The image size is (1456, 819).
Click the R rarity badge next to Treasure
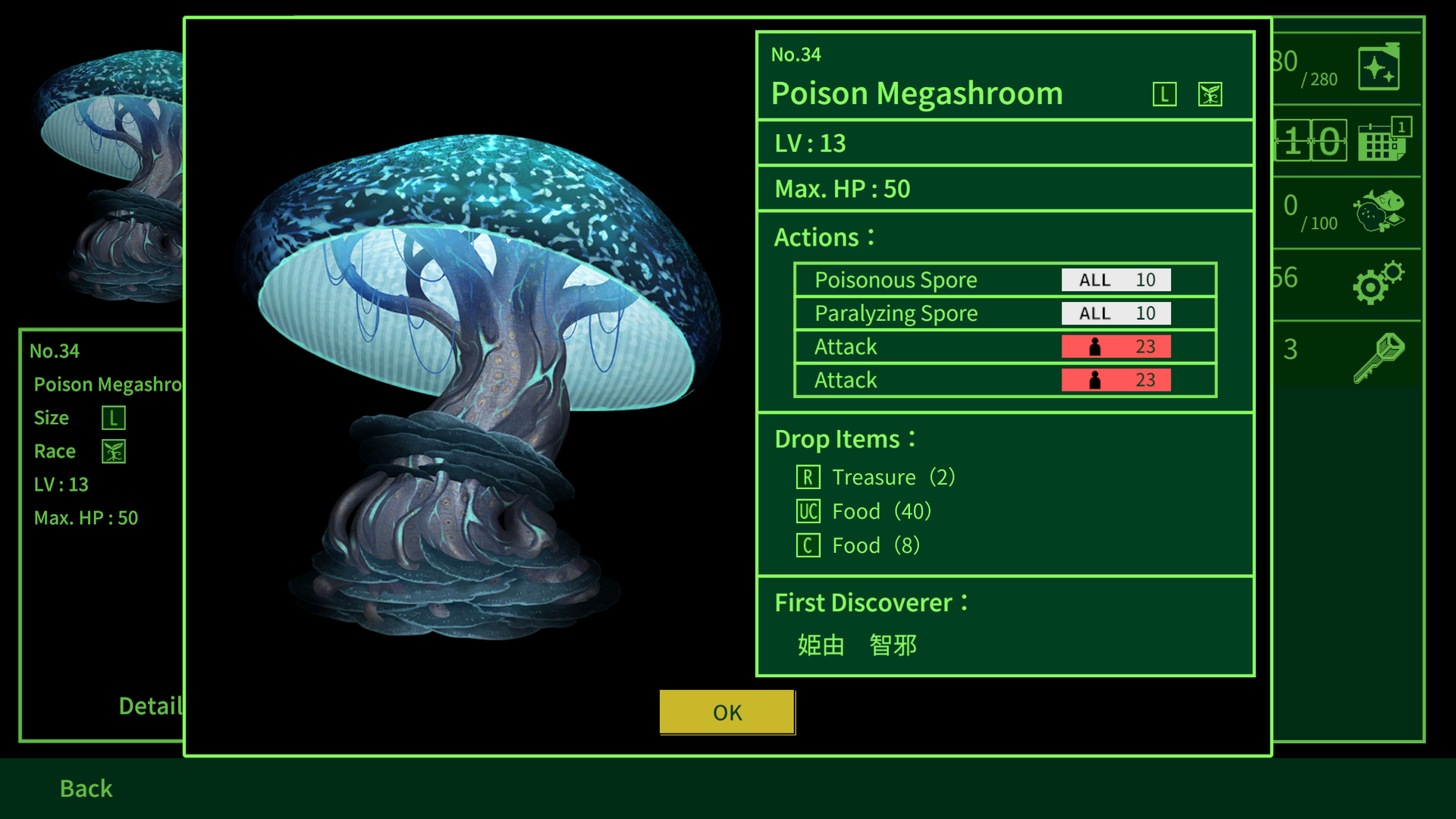[808, 477]
